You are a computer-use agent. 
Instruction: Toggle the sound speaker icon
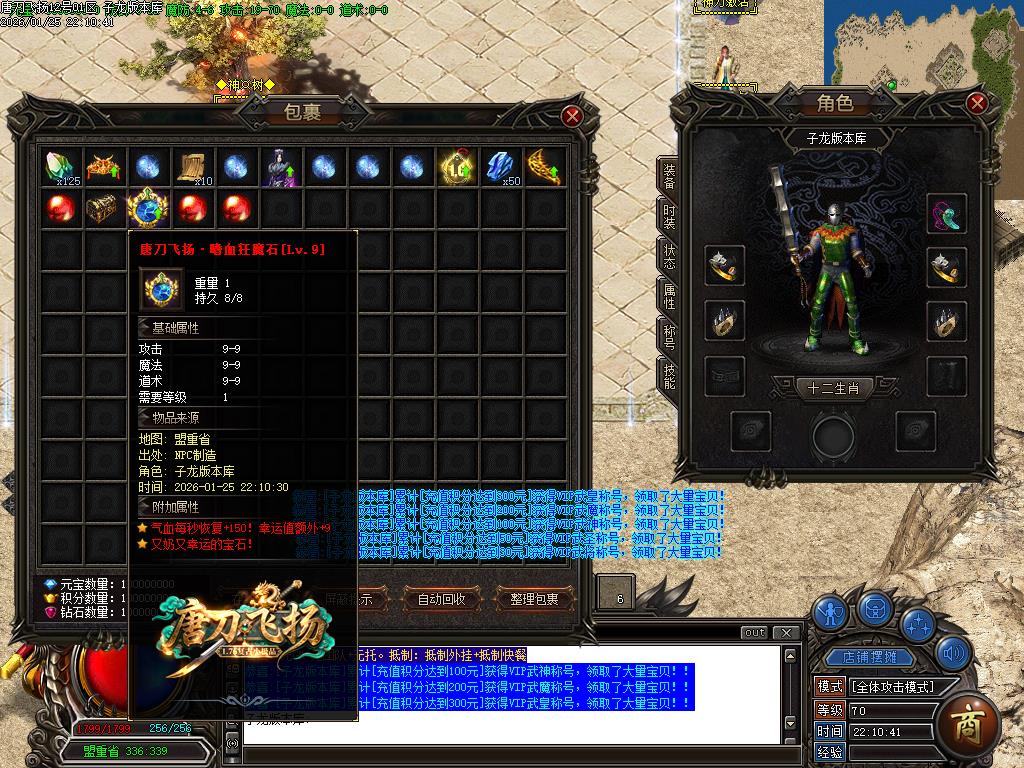(953, 656)
